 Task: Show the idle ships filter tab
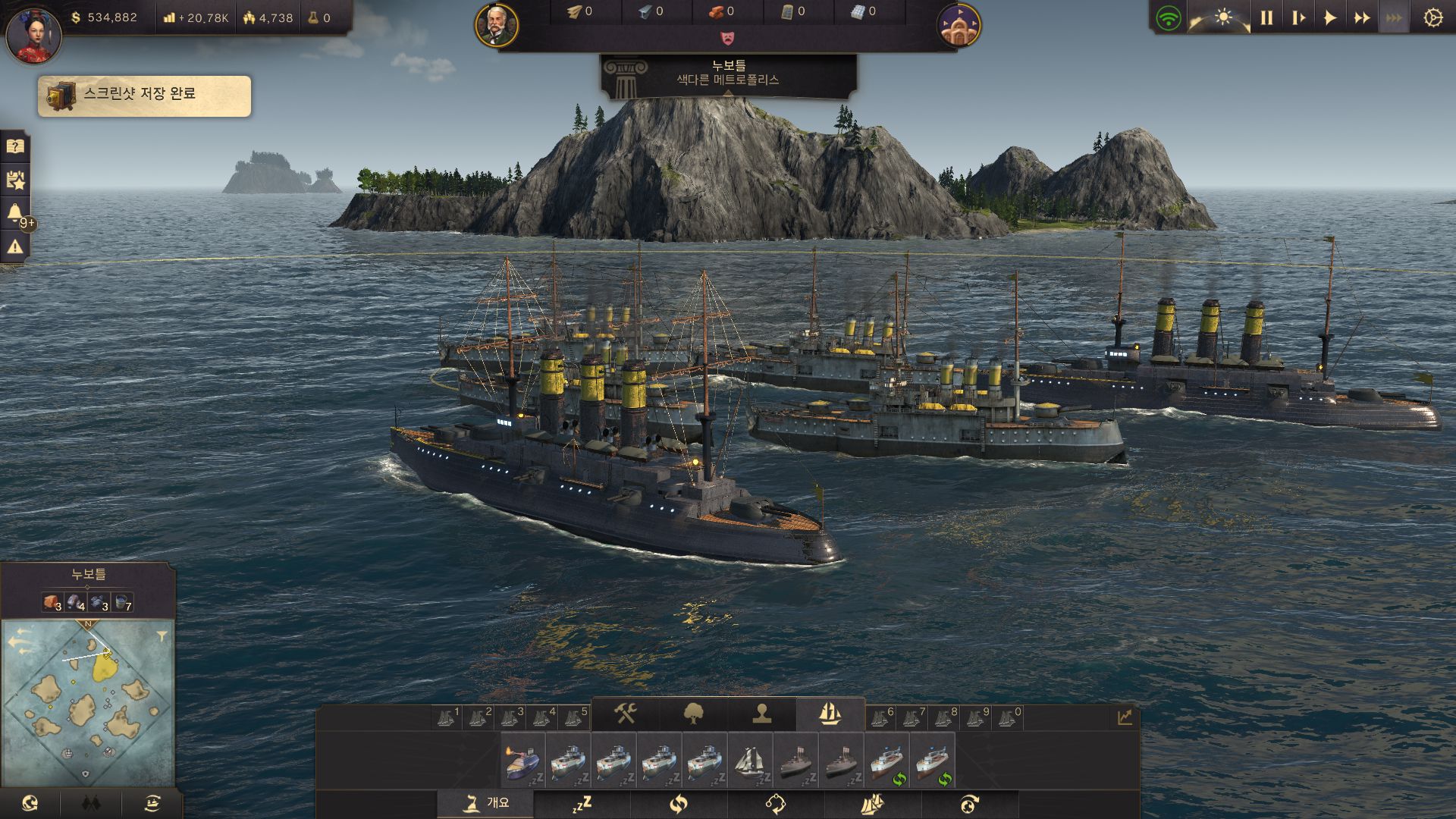pos(582,804)
